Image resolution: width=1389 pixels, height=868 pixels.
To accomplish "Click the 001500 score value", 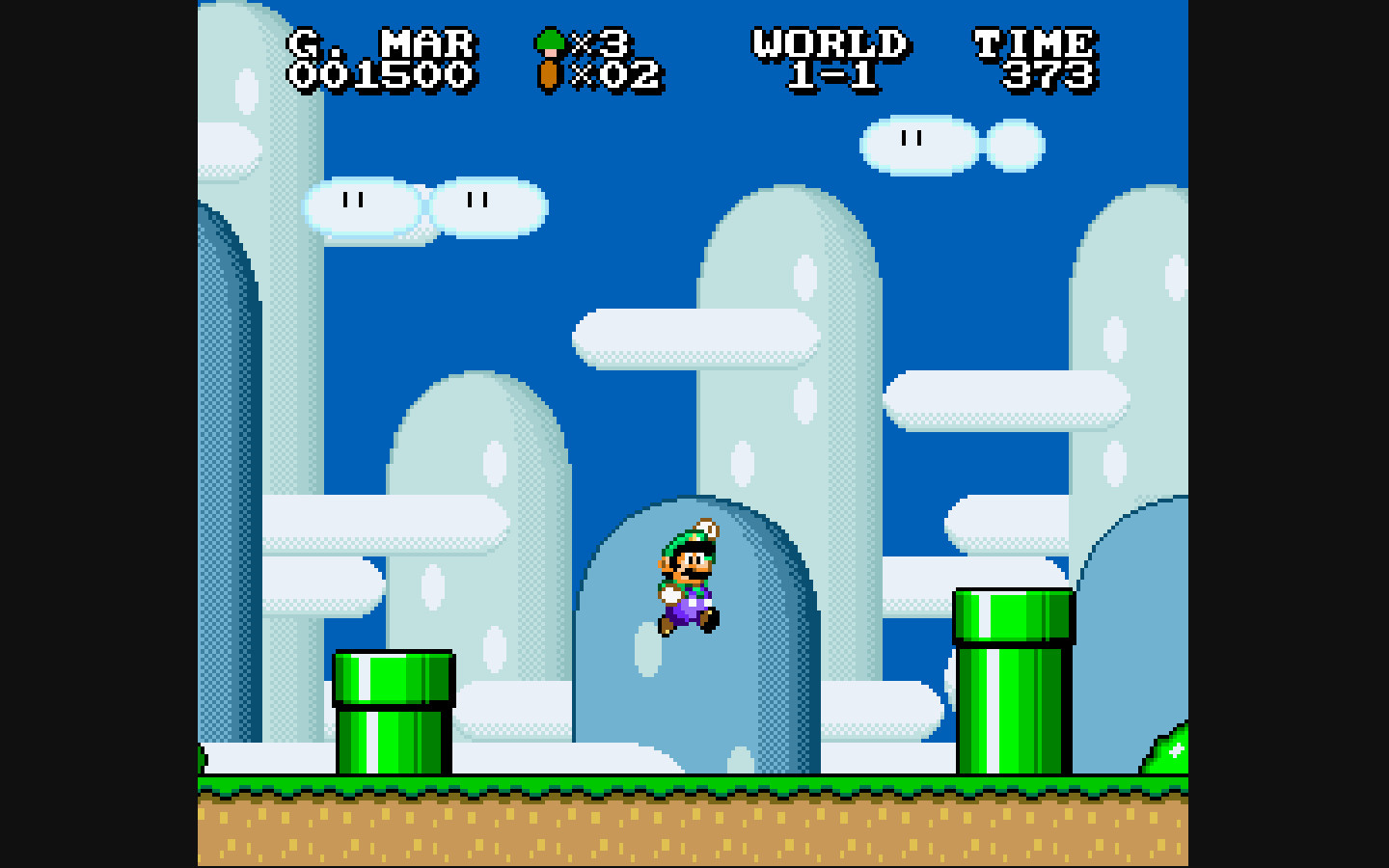I will [x=381, y=75].
